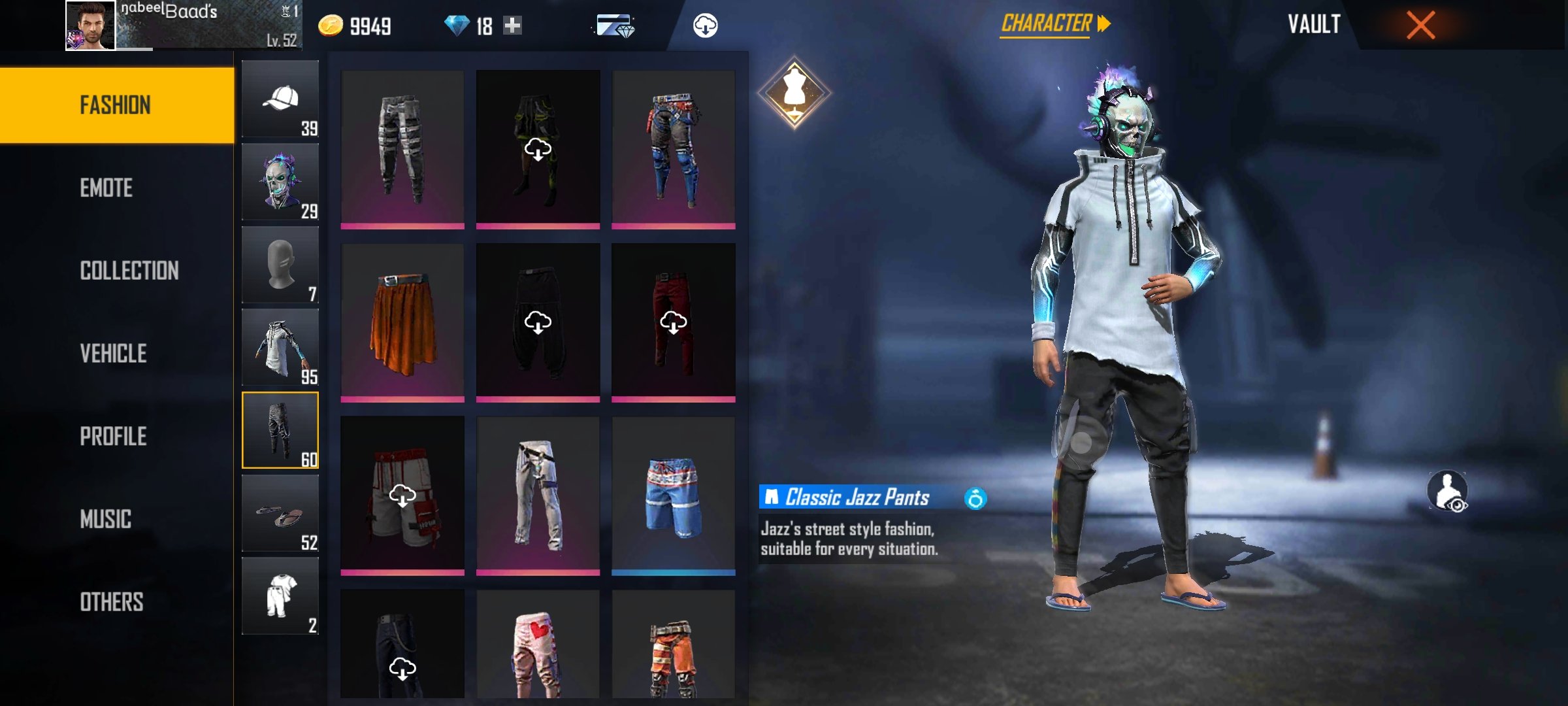Viewport: 1568px width, 706px height.
Task: Switch to the Collection menu
Action: 129,271
